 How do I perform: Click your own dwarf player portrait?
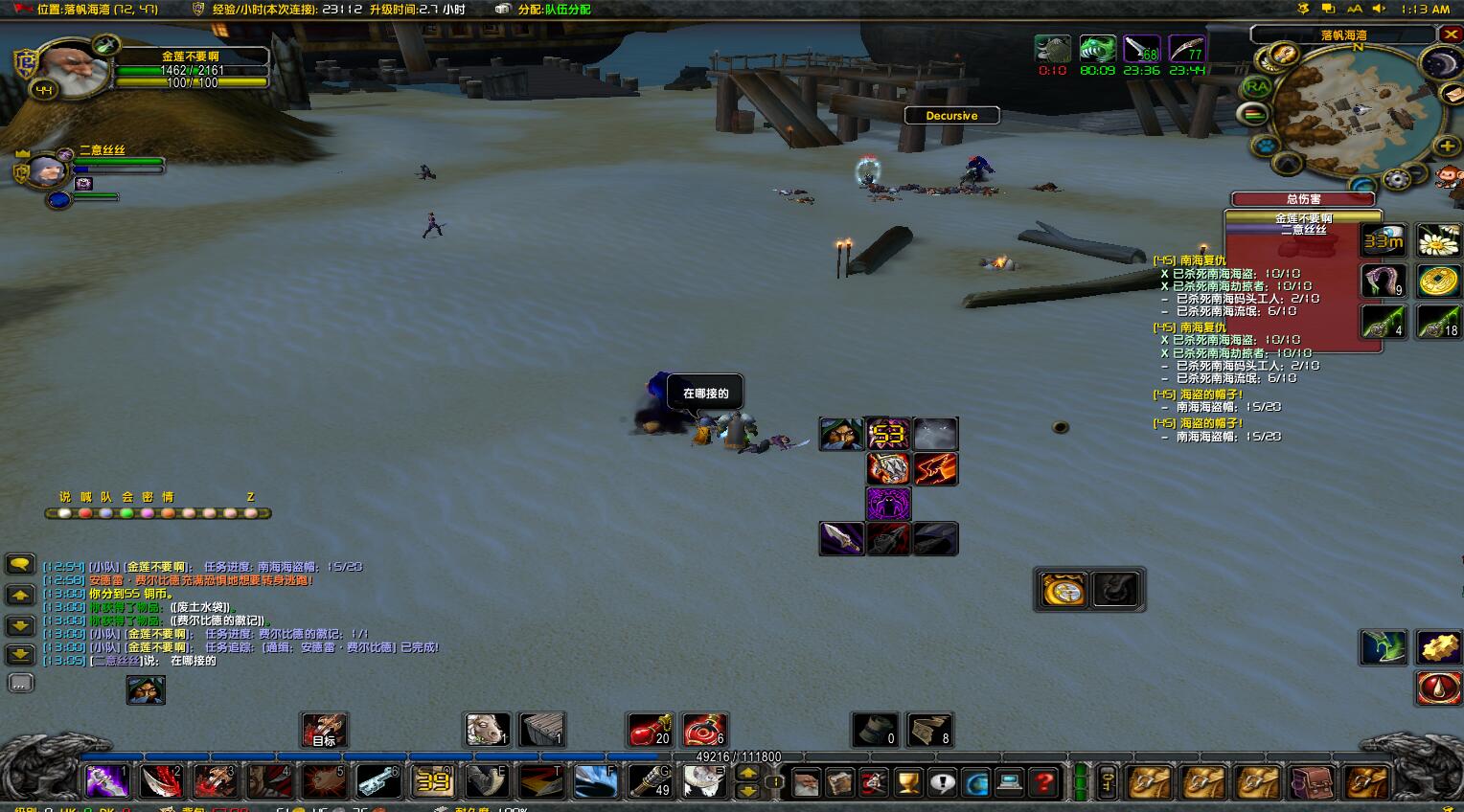point(72,66)
